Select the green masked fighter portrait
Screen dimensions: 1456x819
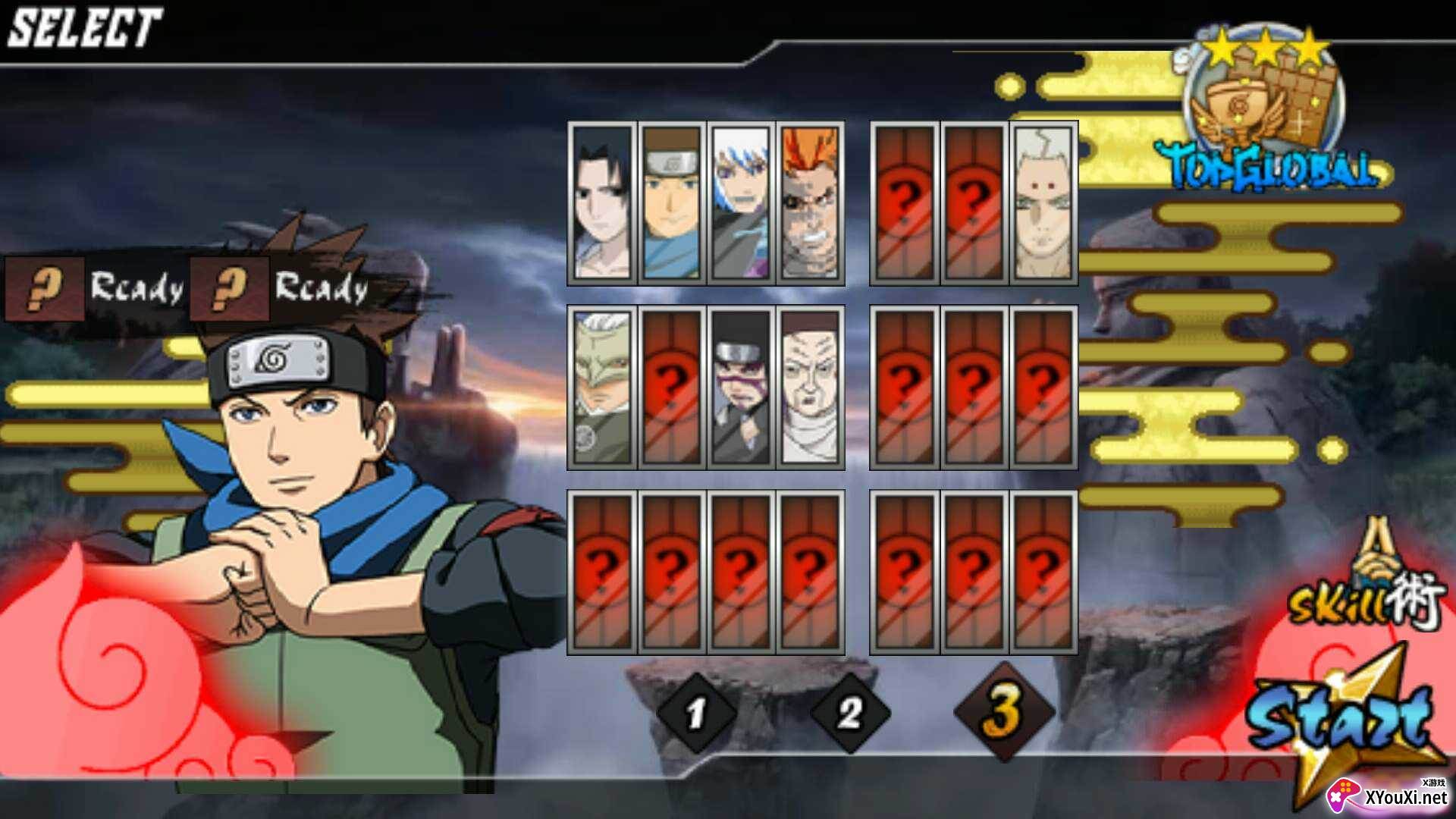(x=602, y=388)
